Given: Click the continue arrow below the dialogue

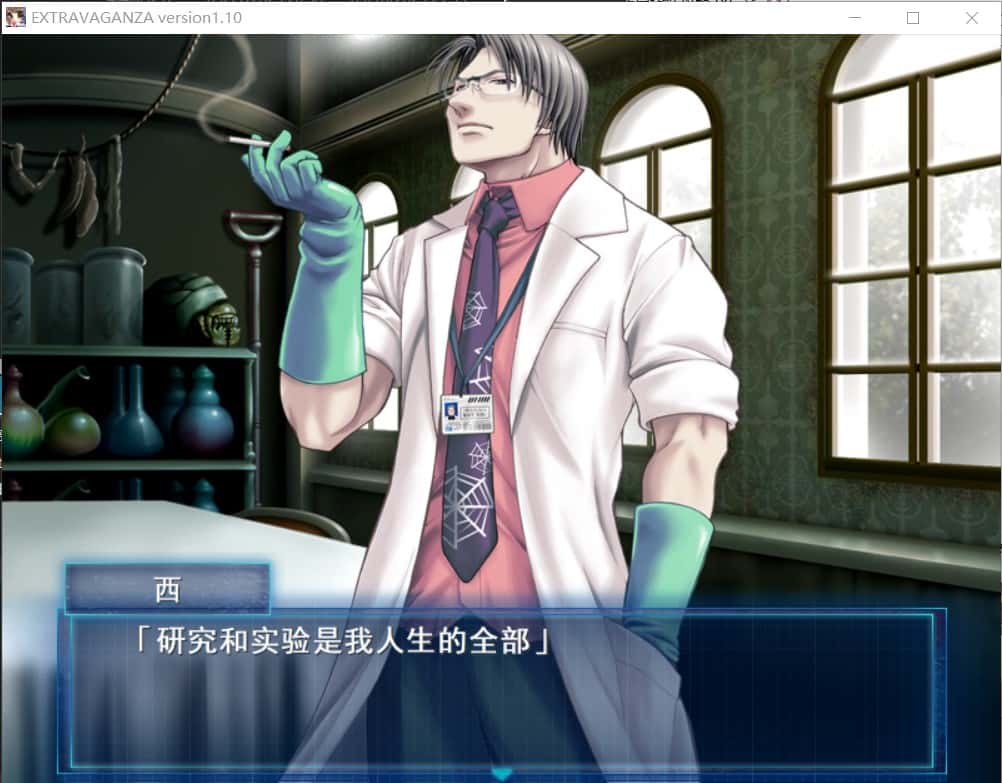Looking at the screenshot, I should [500, 773].
